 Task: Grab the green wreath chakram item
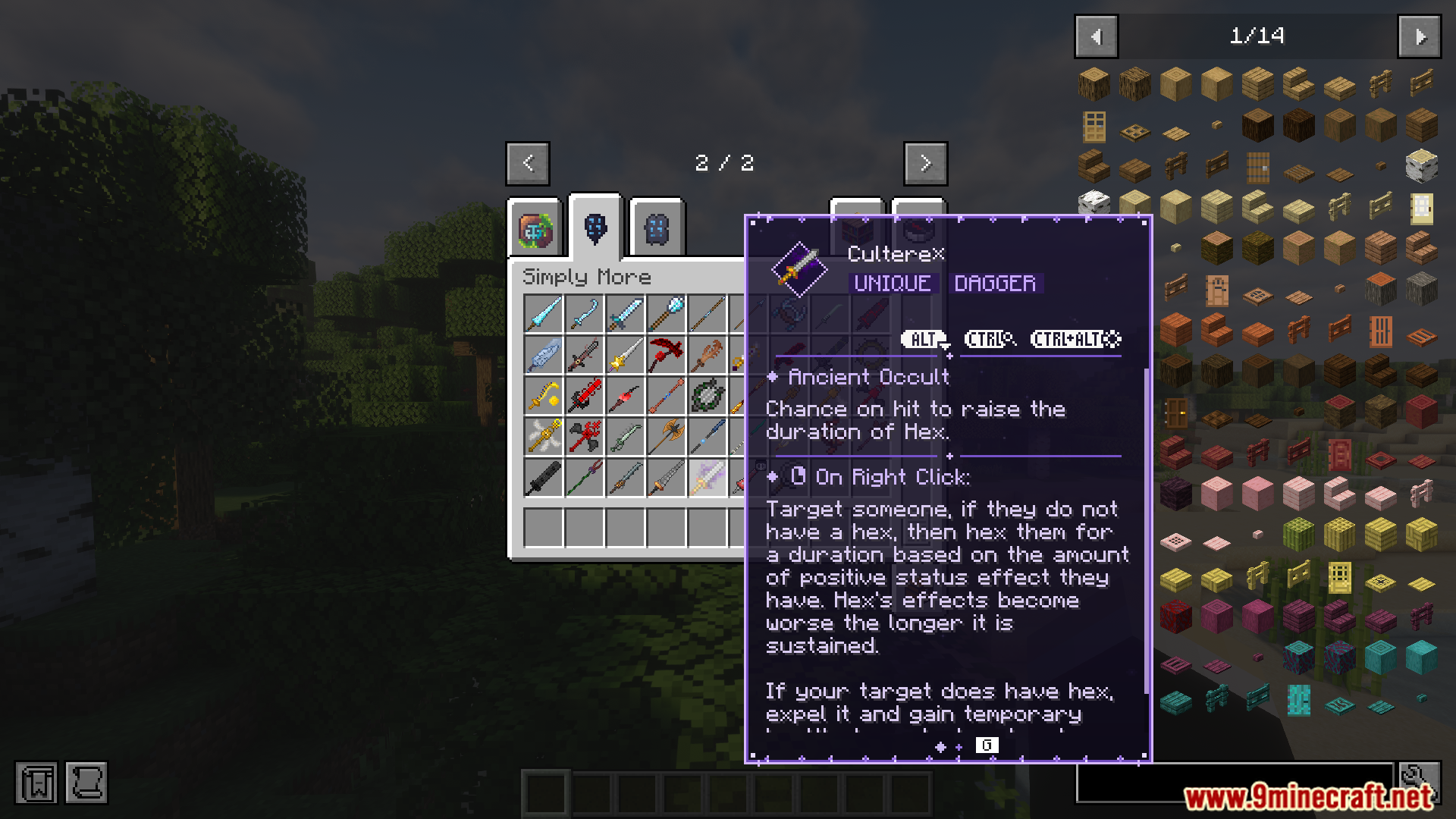707,396
